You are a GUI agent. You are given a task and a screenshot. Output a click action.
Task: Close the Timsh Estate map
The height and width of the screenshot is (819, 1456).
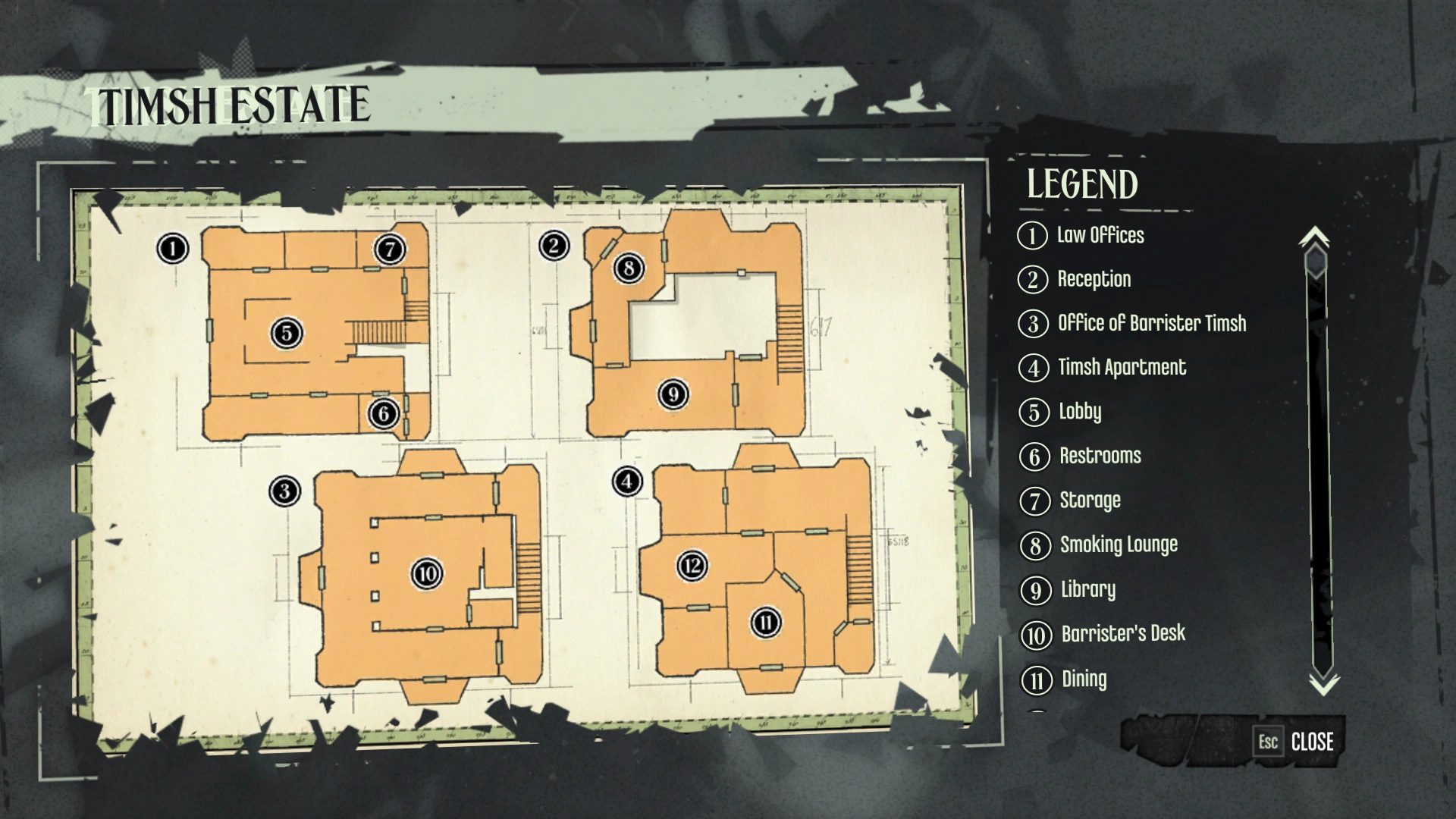pos(1298,741)
